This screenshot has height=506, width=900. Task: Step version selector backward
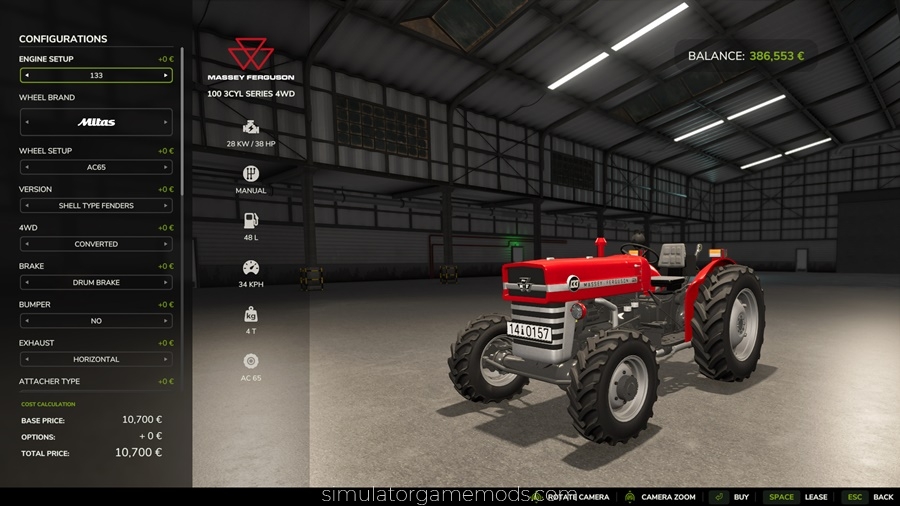pos(26,206)
